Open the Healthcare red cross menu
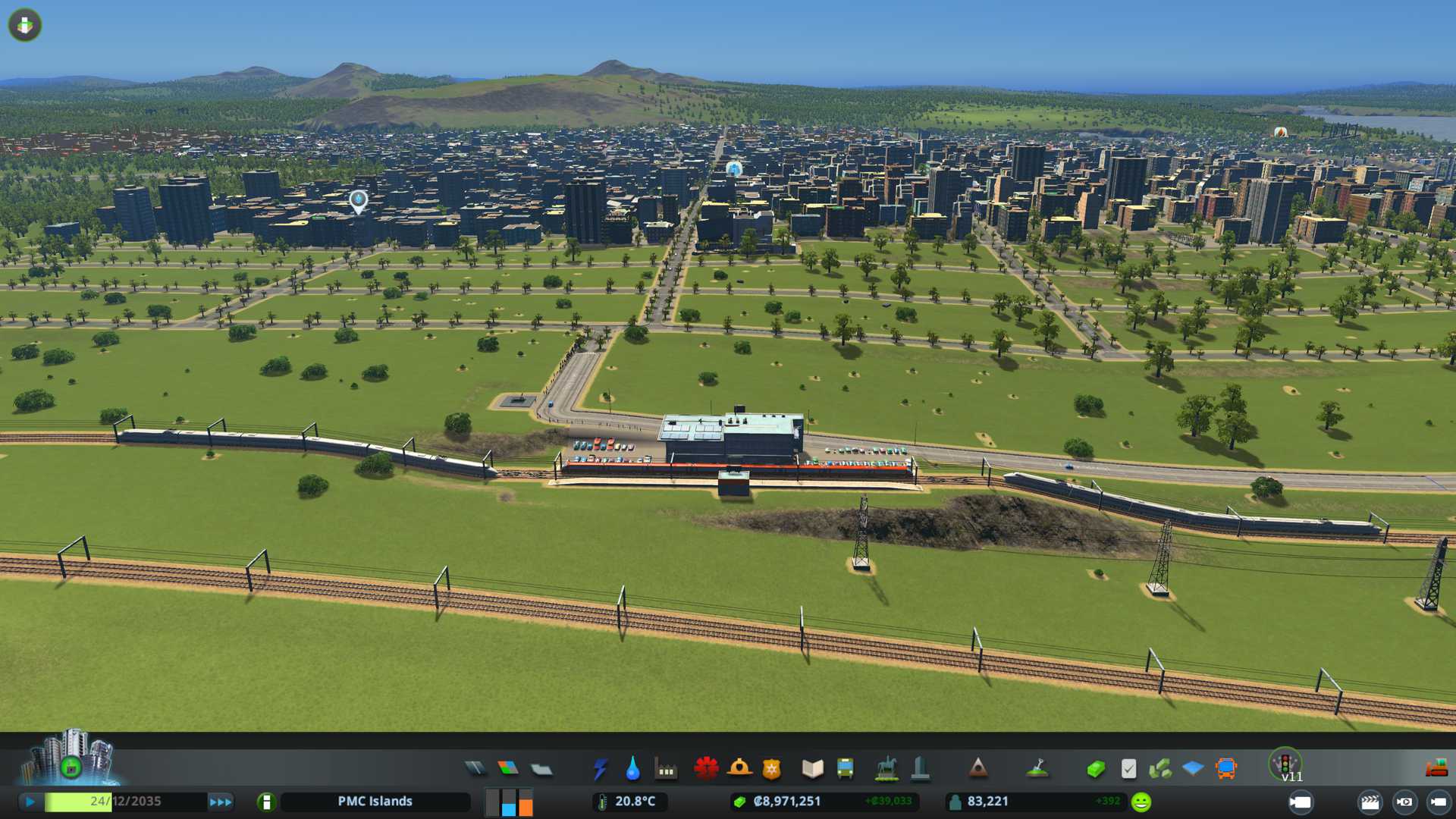Viewport: 1456px width, 819px height. coord(706,768)
